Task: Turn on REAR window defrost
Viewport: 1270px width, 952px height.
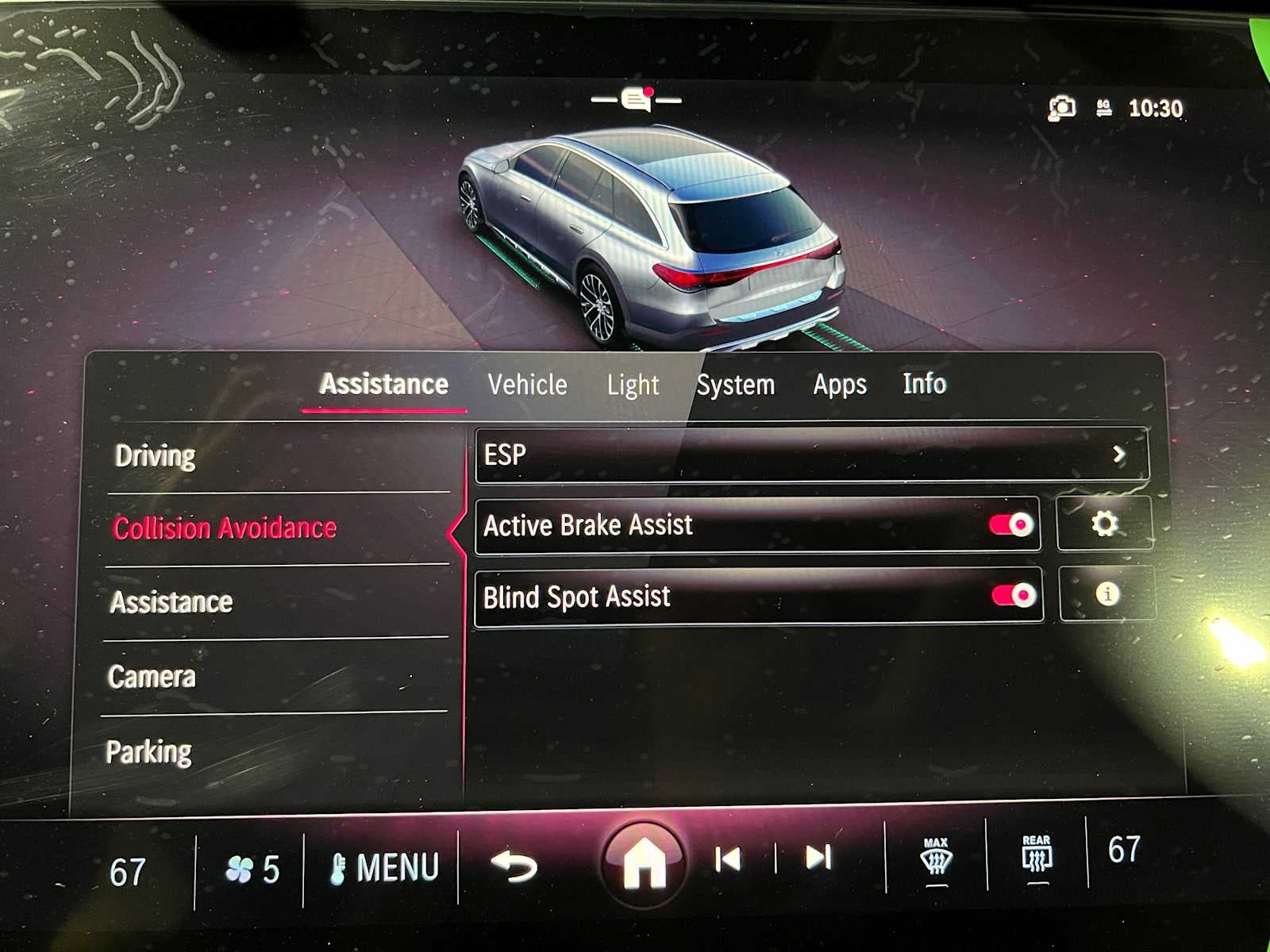Action: click(x=1036, y=858)
